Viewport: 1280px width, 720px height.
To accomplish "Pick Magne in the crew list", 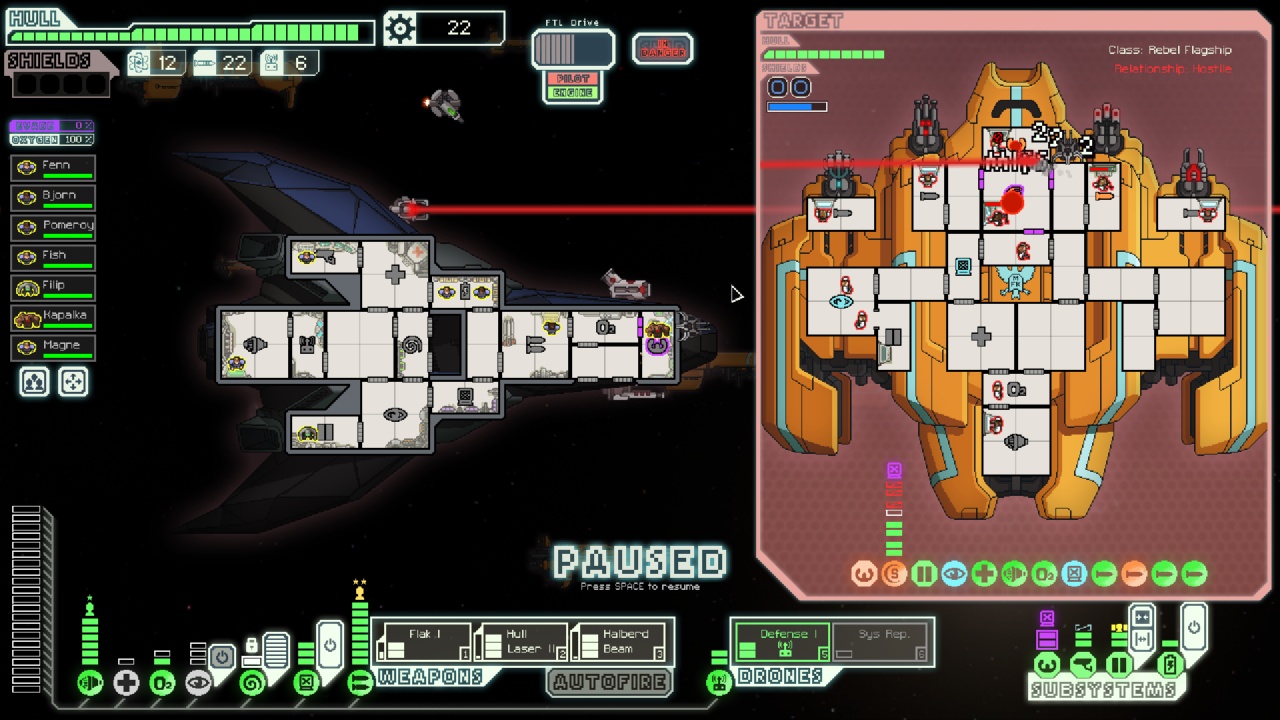I will click(x=53, y=347).
